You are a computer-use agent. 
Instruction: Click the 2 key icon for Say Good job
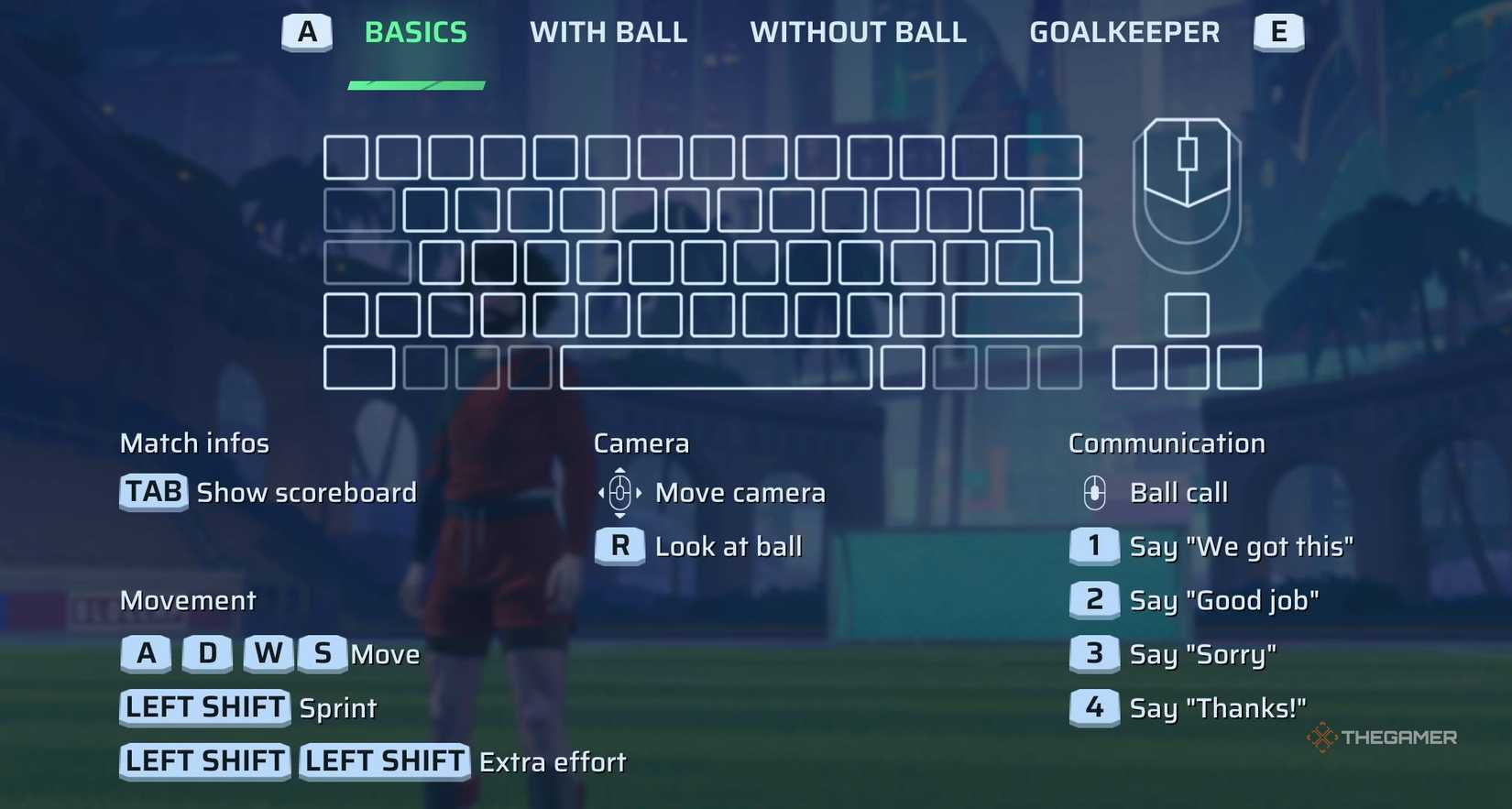pyautogui.click(x=1093, y=600)
